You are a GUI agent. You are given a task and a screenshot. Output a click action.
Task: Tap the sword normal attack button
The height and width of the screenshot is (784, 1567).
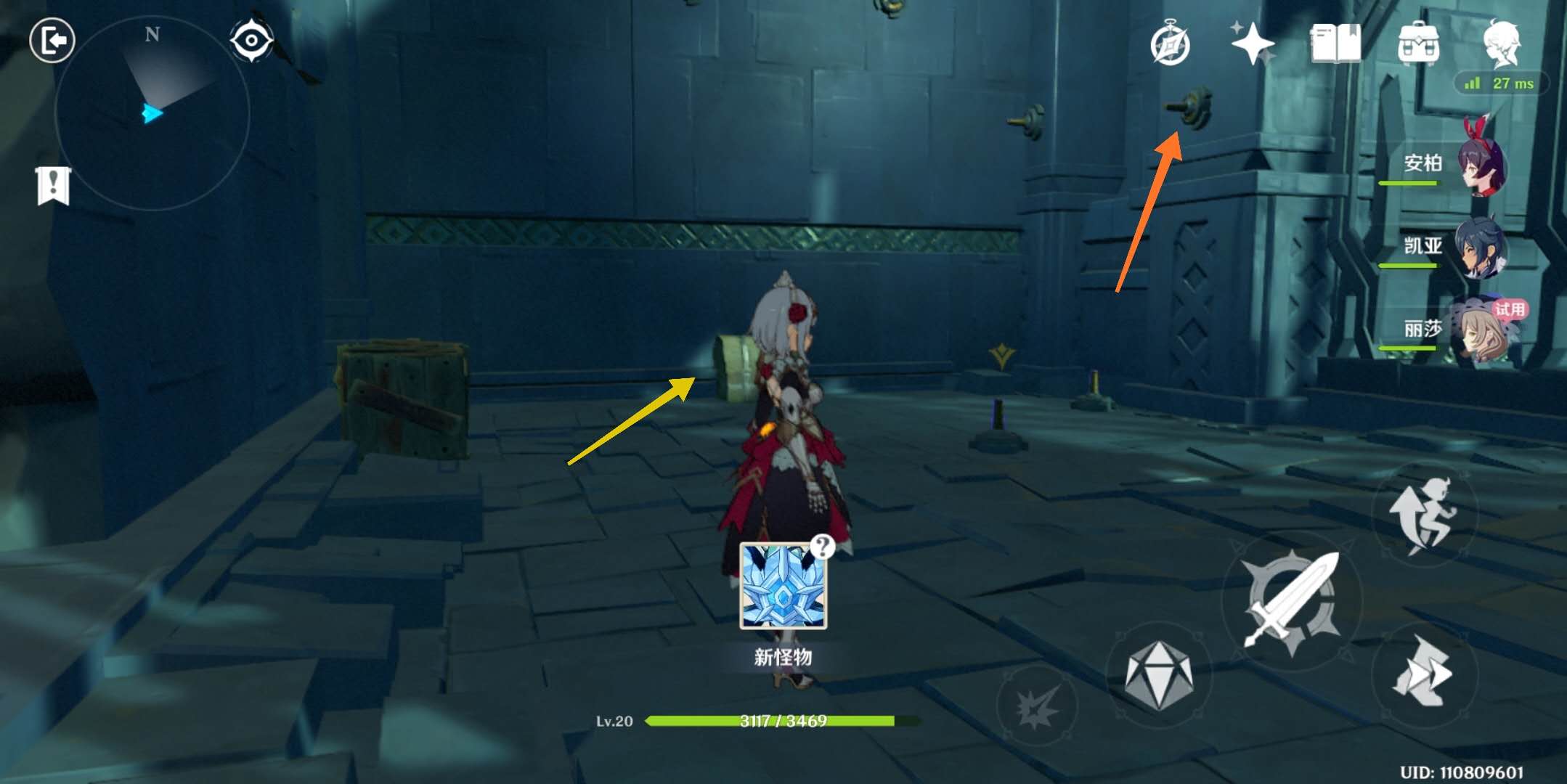tap(1292, 601)
